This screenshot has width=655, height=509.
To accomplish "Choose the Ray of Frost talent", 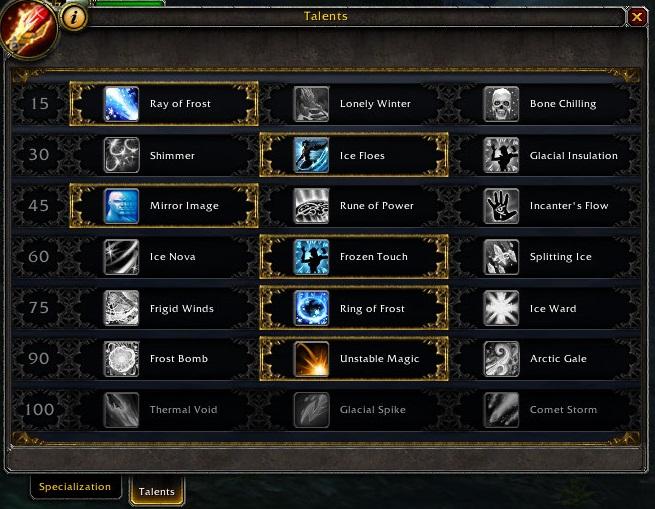I will (x=164, y=104).
